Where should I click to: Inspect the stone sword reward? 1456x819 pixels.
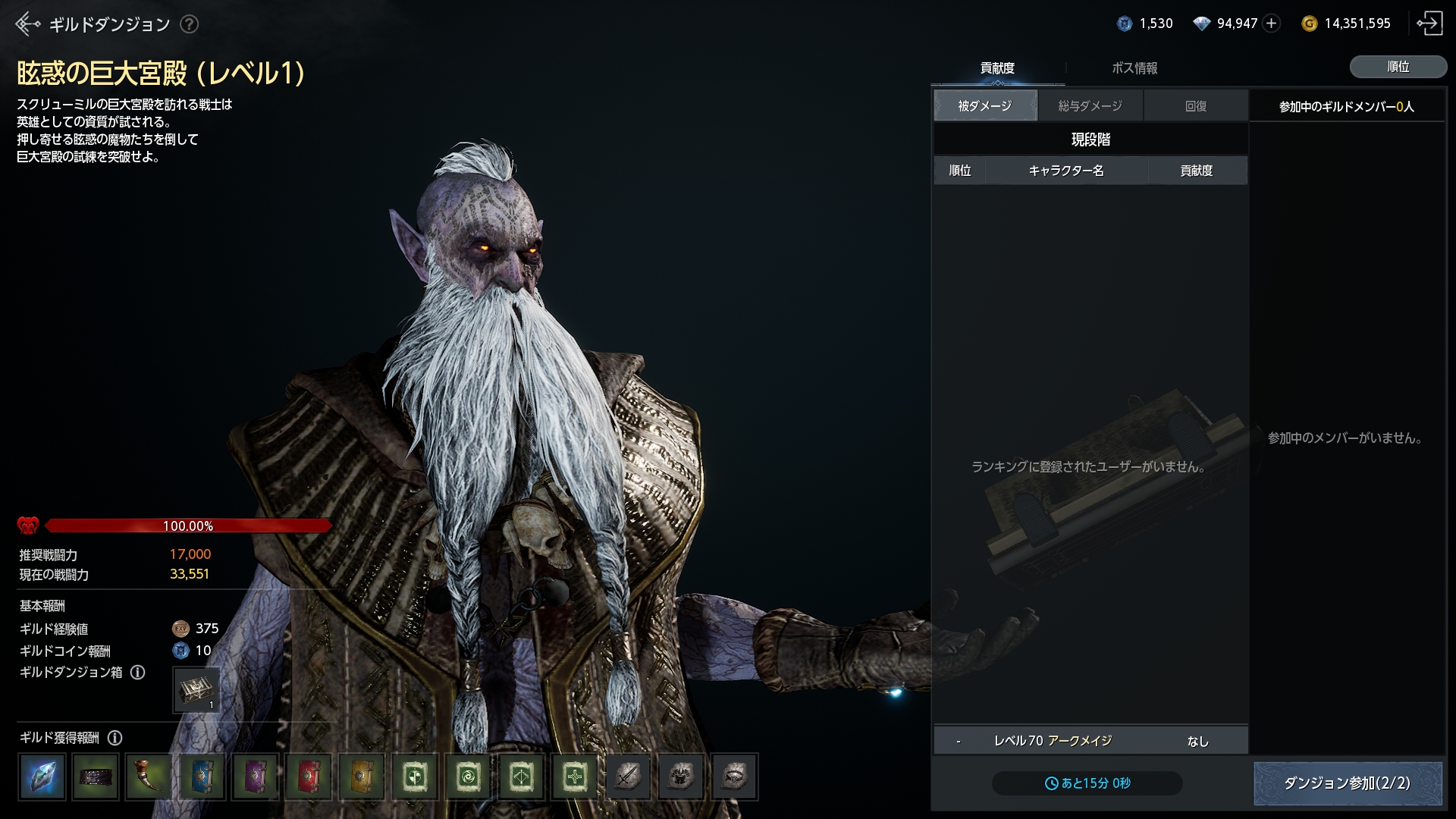click(x=628, y=777)
